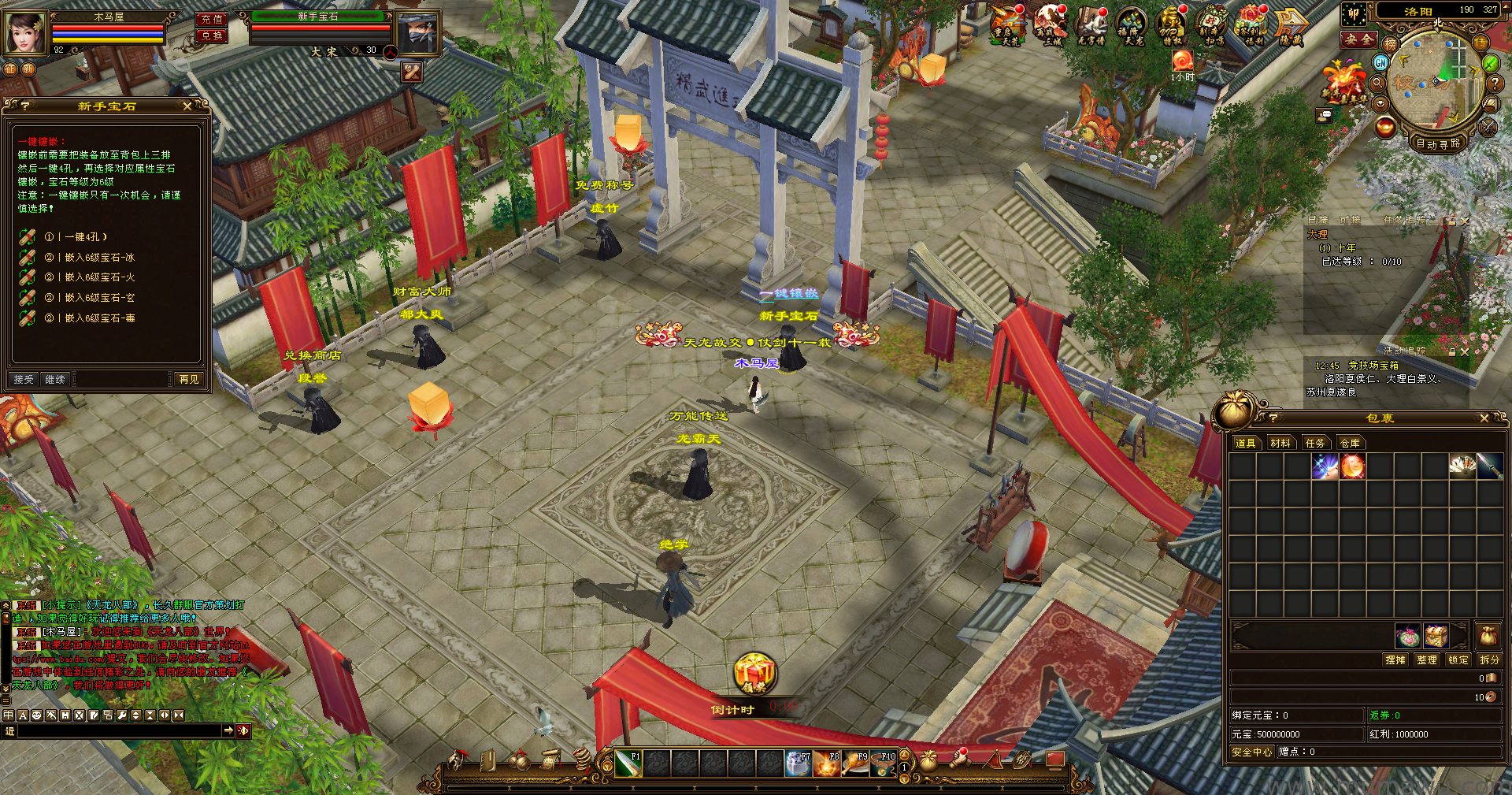Click the 安全中心 button
Image resolution: width=1512 pixels, height=795 pixels.
[x=1251, y=752]
